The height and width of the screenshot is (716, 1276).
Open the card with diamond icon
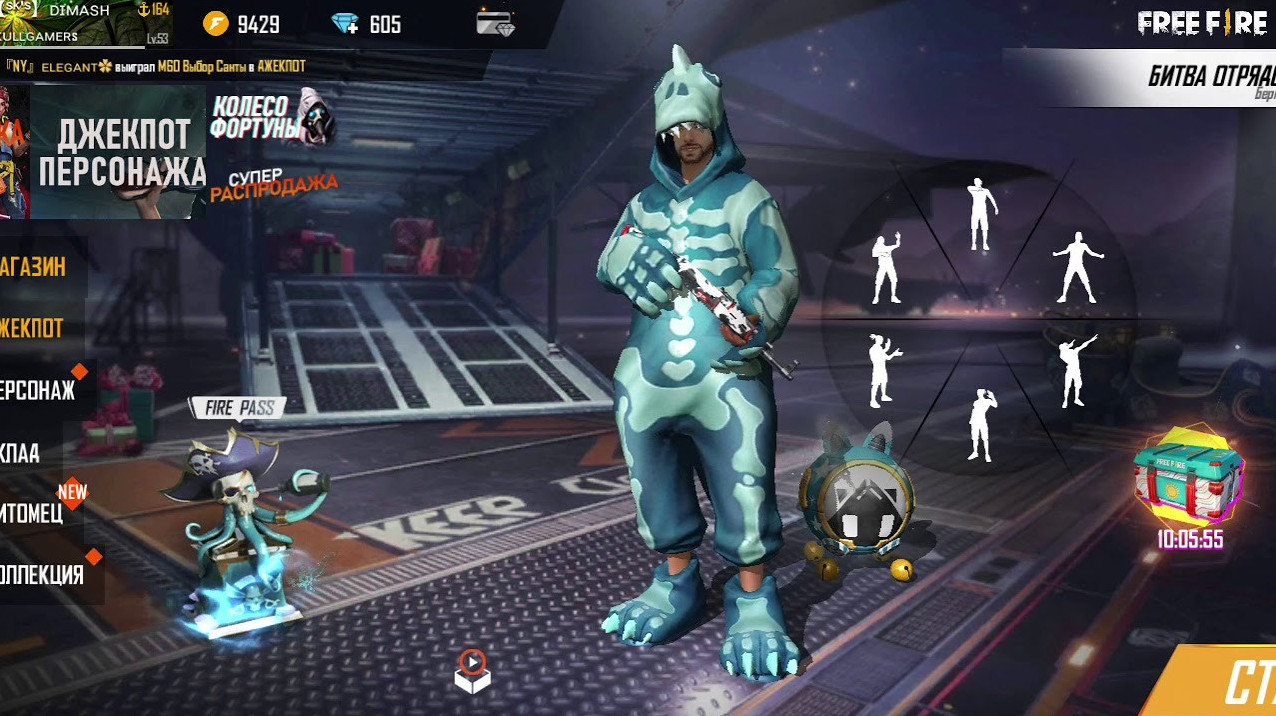[495, 24]
